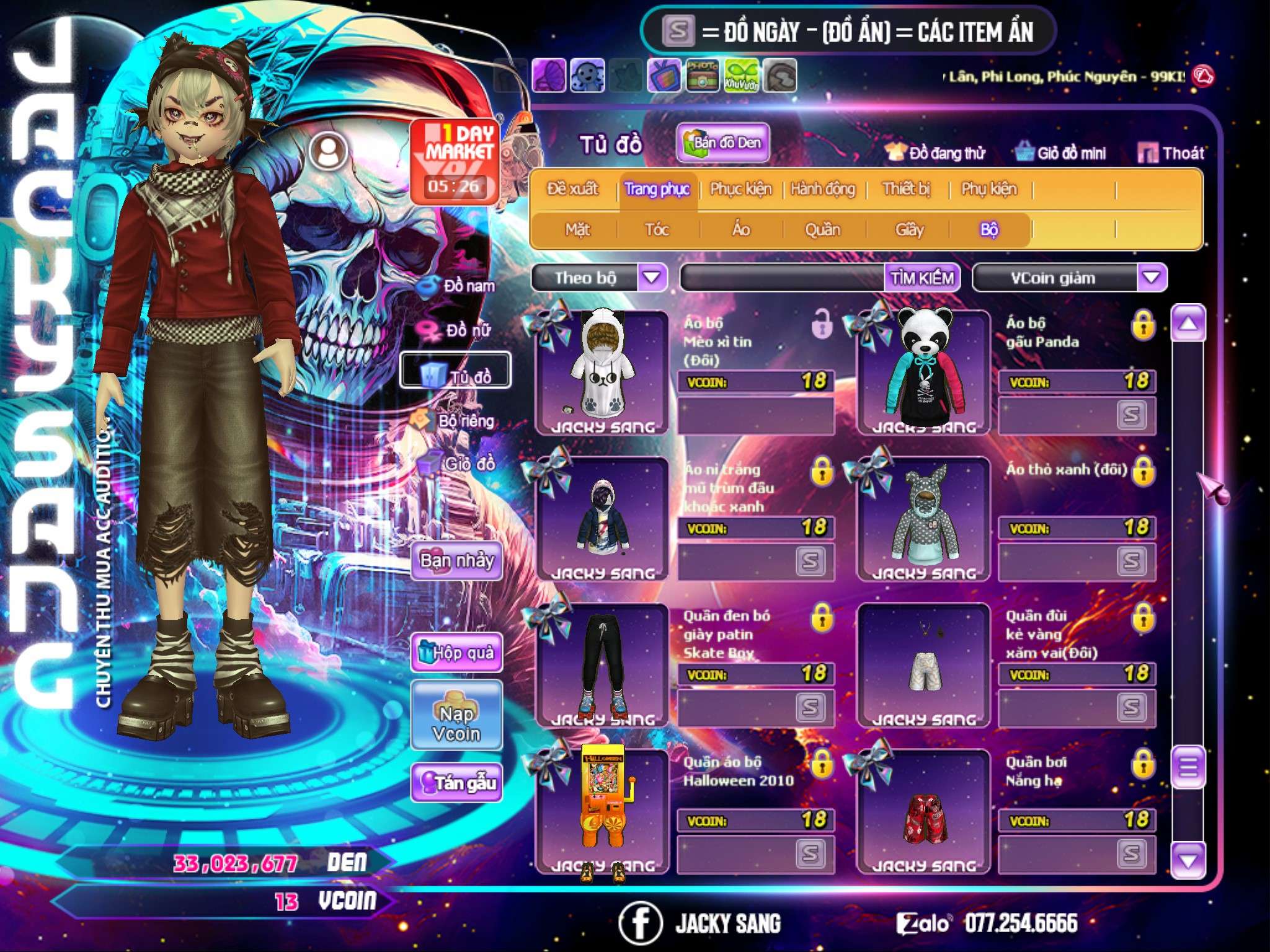Viewport: 1270px width, 952px height.
Task: Click the scrollbar down arrow
Action: [x=1188, y=860]
